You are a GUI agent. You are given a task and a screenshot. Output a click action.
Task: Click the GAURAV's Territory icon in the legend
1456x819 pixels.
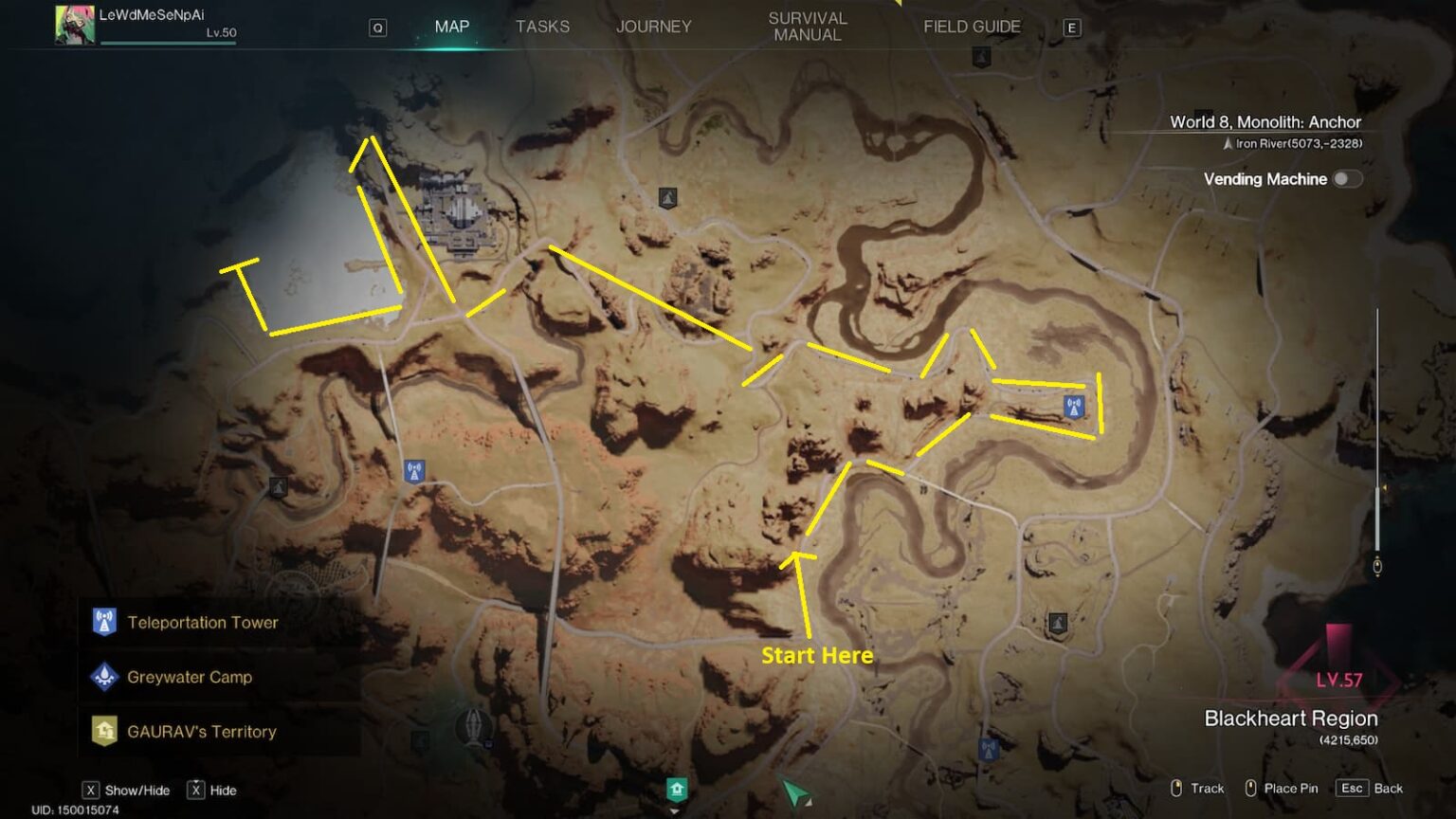click(x=104, y=732)
